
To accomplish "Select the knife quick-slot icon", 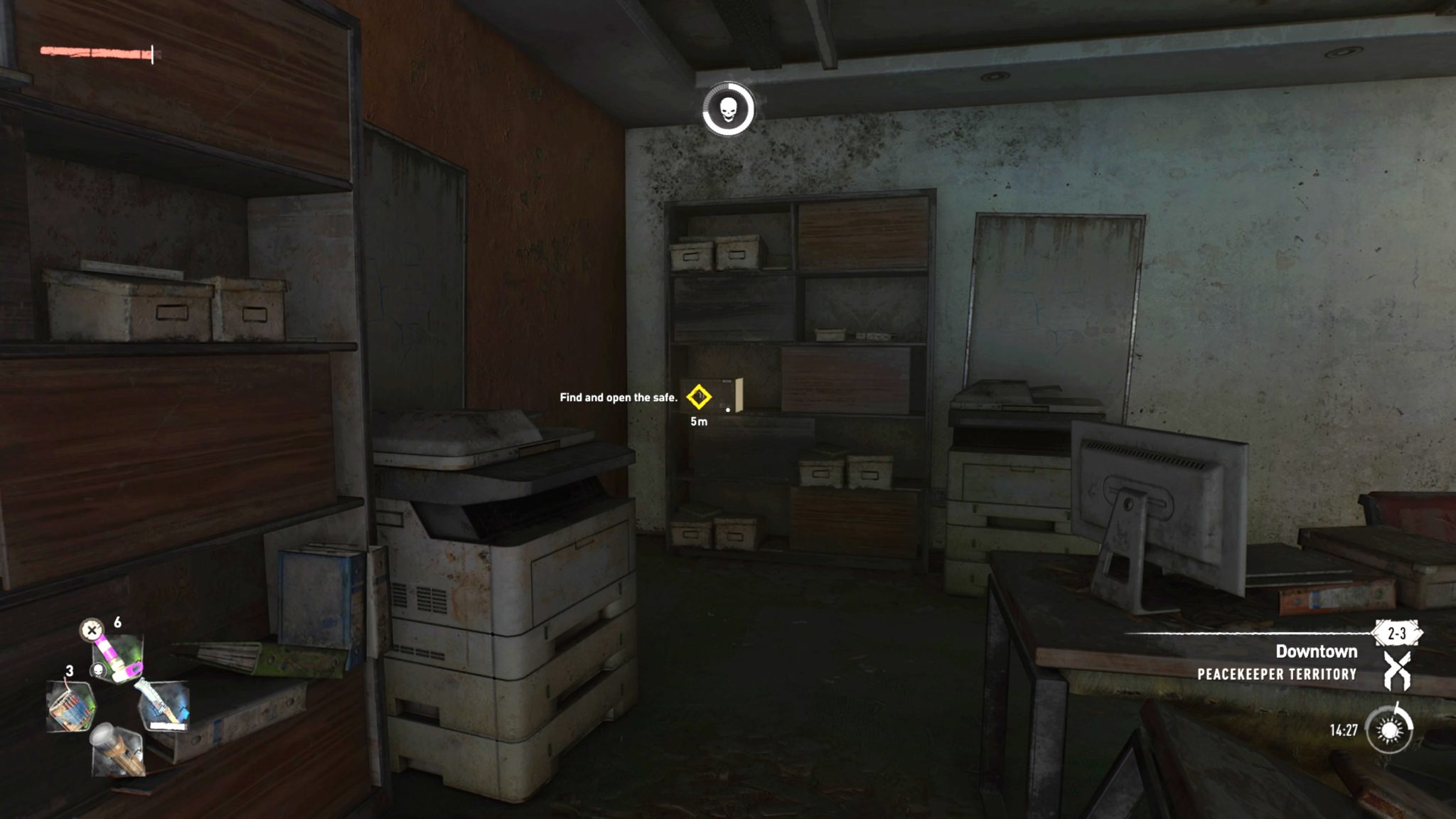I will pos(165,705).
